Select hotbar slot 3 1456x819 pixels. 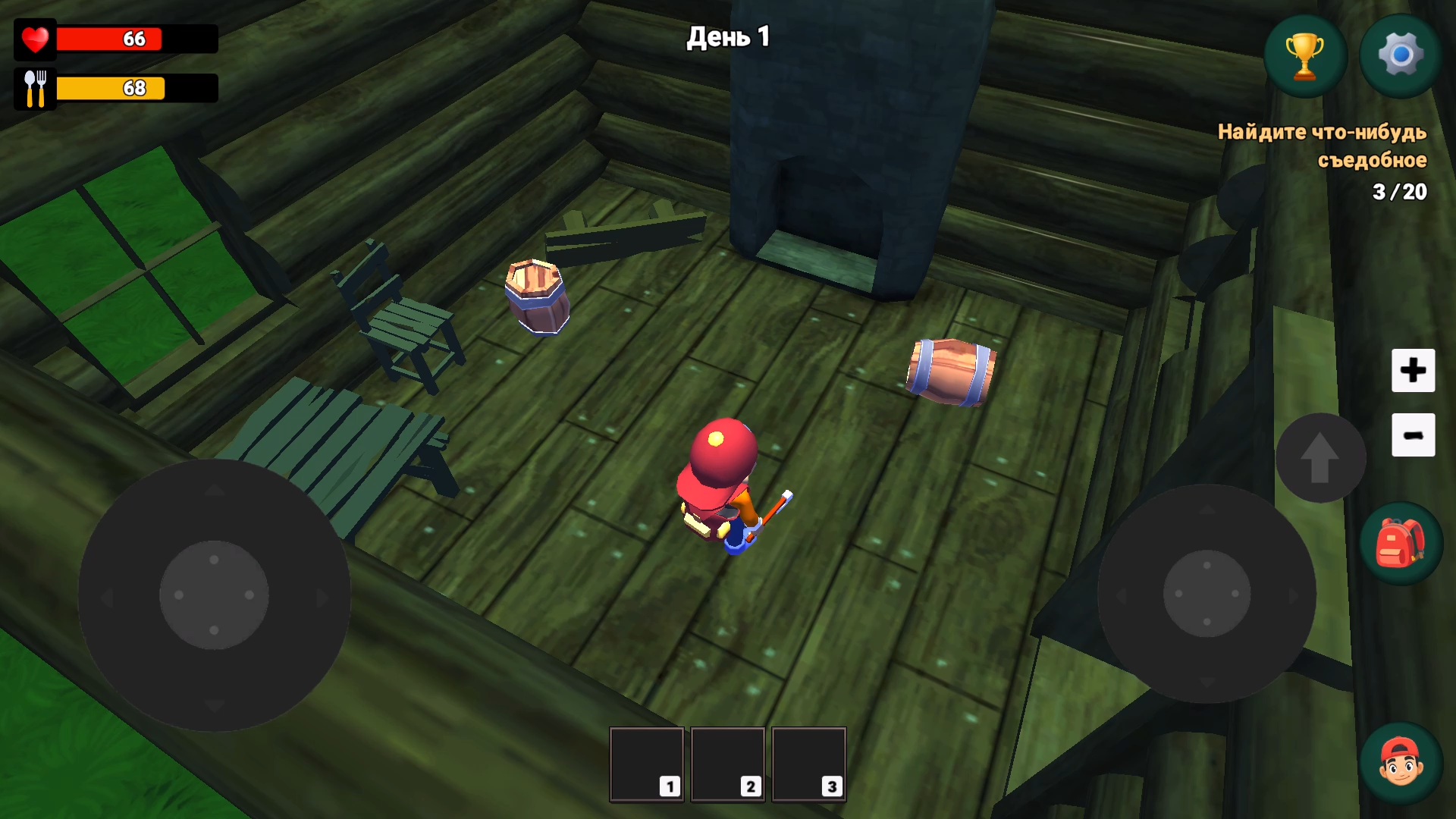(809, 764)
